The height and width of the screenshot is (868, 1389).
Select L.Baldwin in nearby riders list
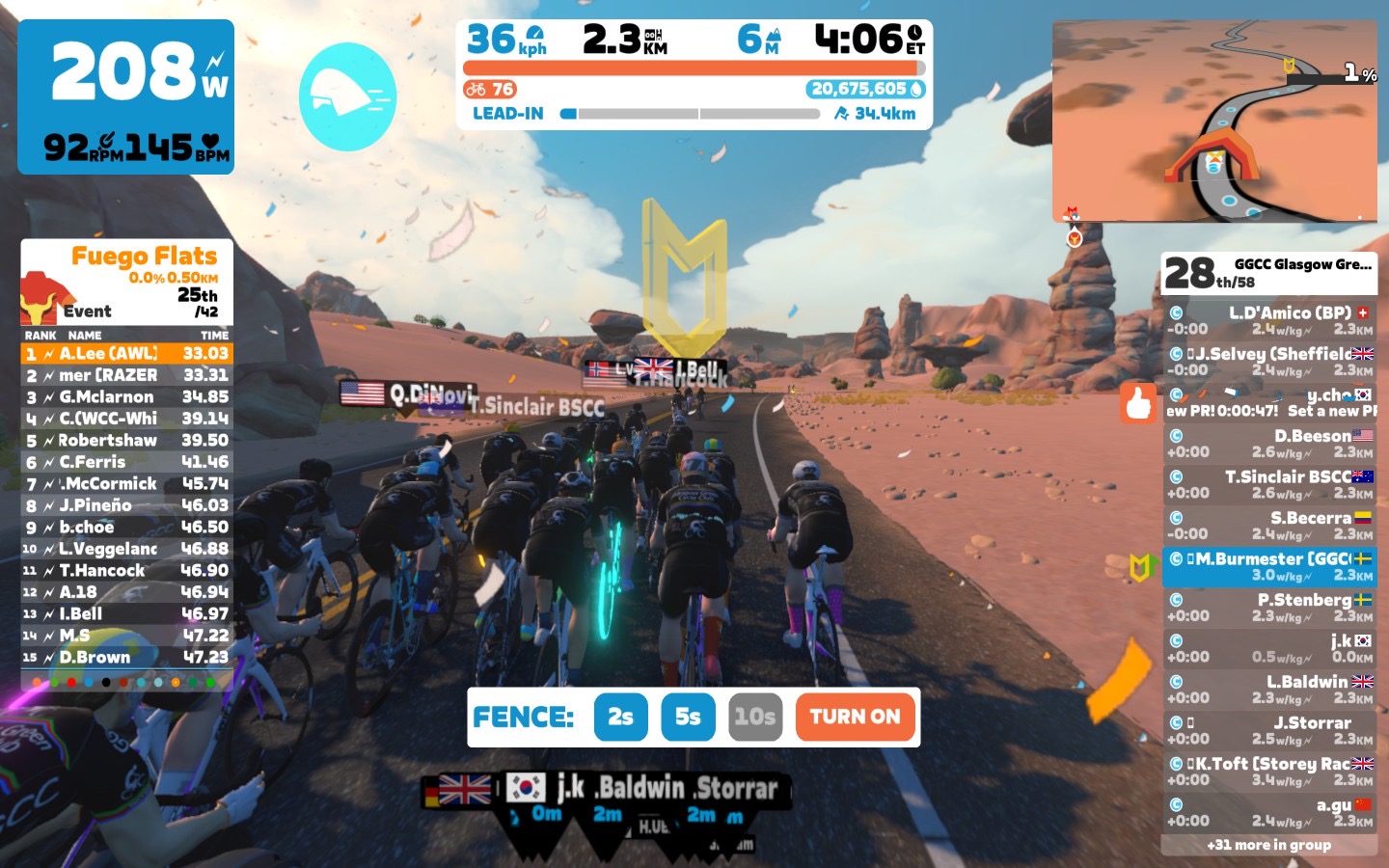[x=1268, y=689]
